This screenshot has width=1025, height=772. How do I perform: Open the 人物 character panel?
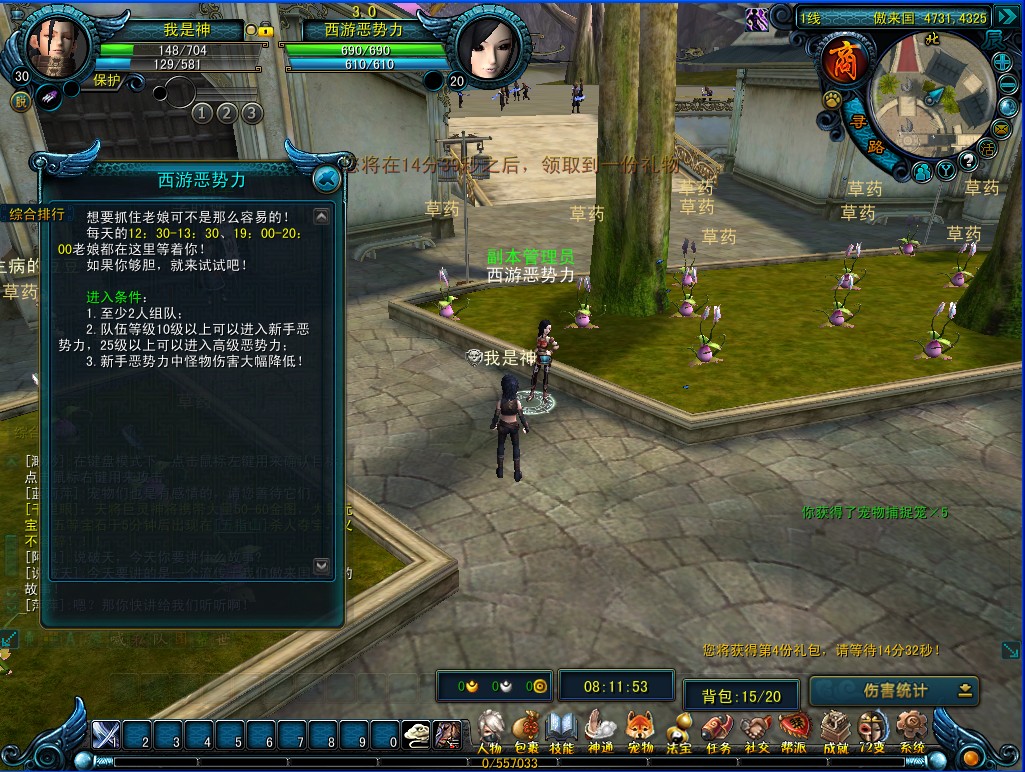(x=489, y=730)
